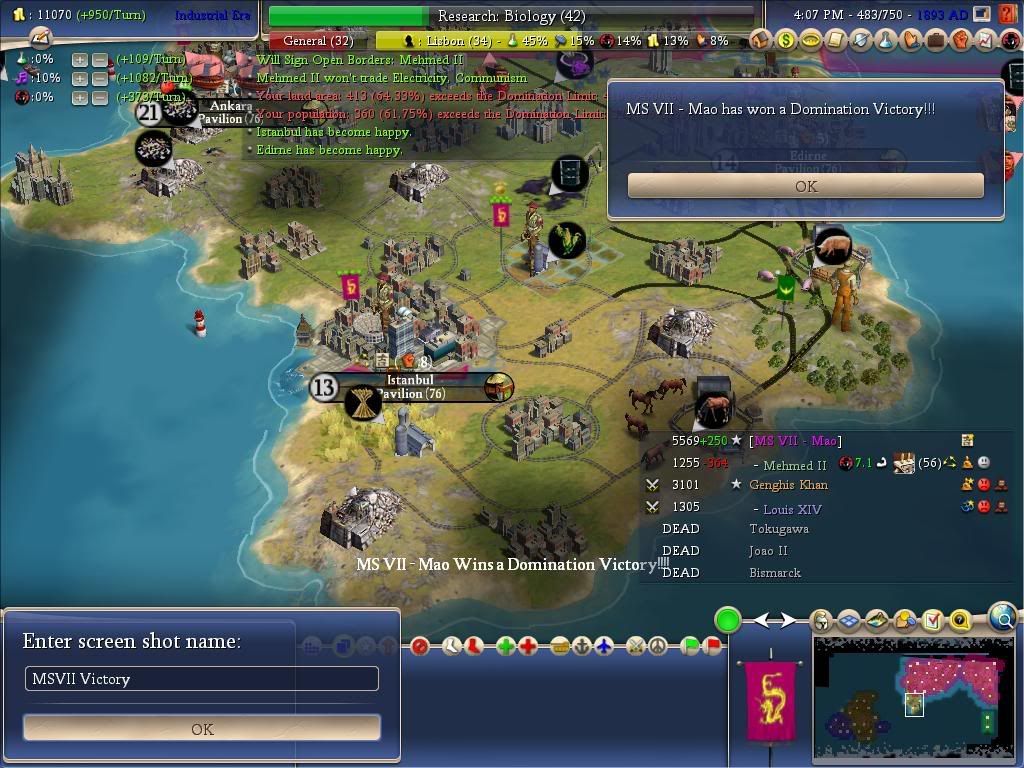Select Istanbul city name bar
1024x768 pixels.
coord(410,386)
